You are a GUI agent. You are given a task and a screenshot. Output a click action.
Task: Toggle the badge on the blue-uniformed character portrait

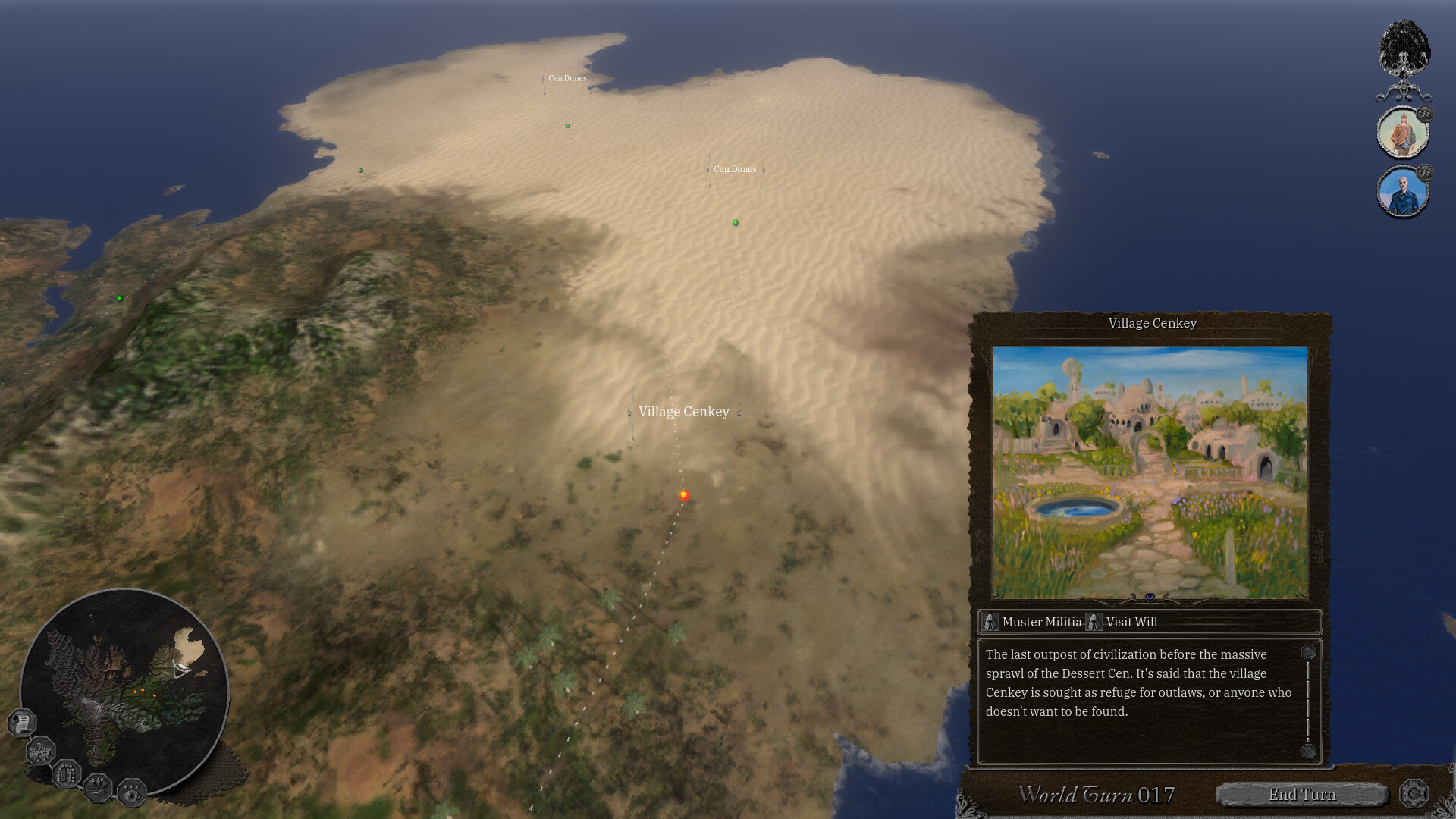click(1425, 172)
